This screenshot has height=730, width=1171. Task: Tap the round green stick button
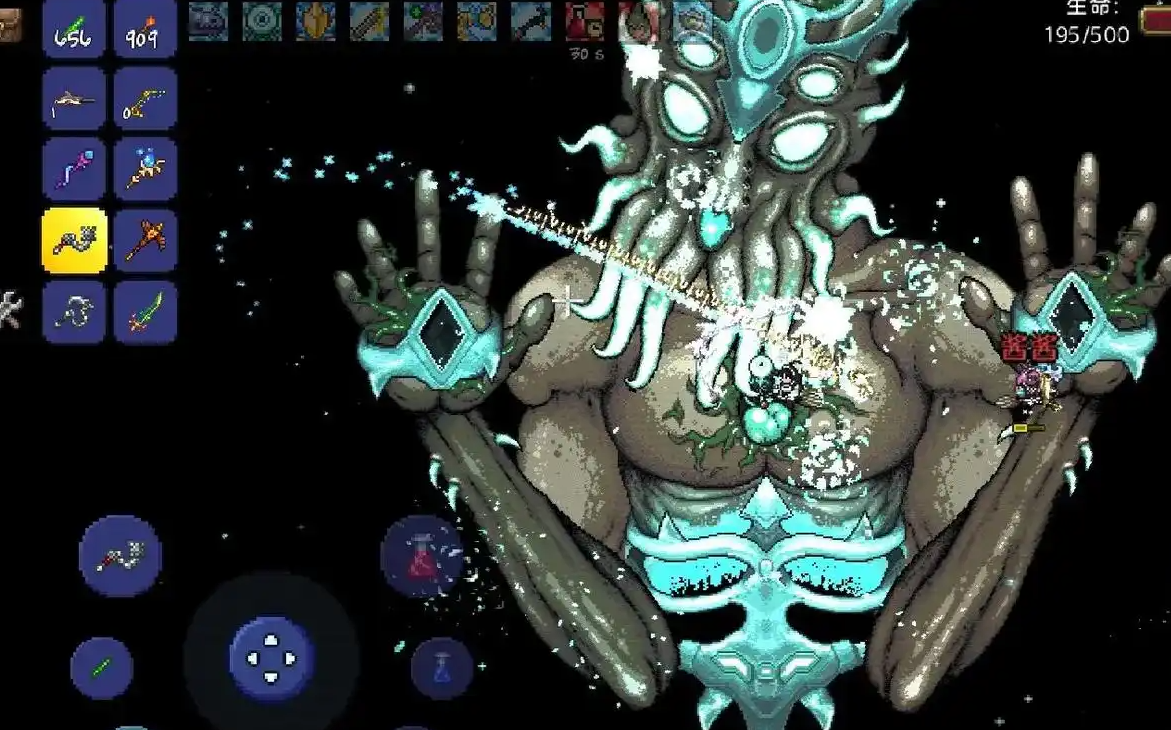102,668
